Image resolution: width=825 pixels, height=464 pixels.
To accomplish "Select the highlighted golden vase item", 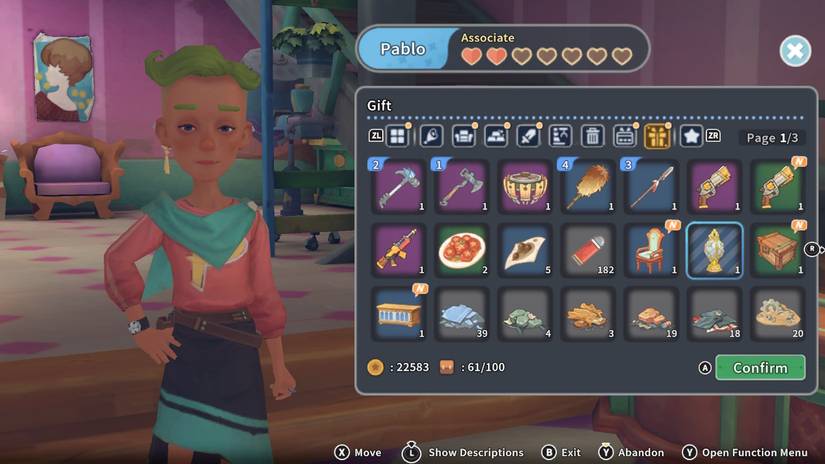I will pos(714,250).
